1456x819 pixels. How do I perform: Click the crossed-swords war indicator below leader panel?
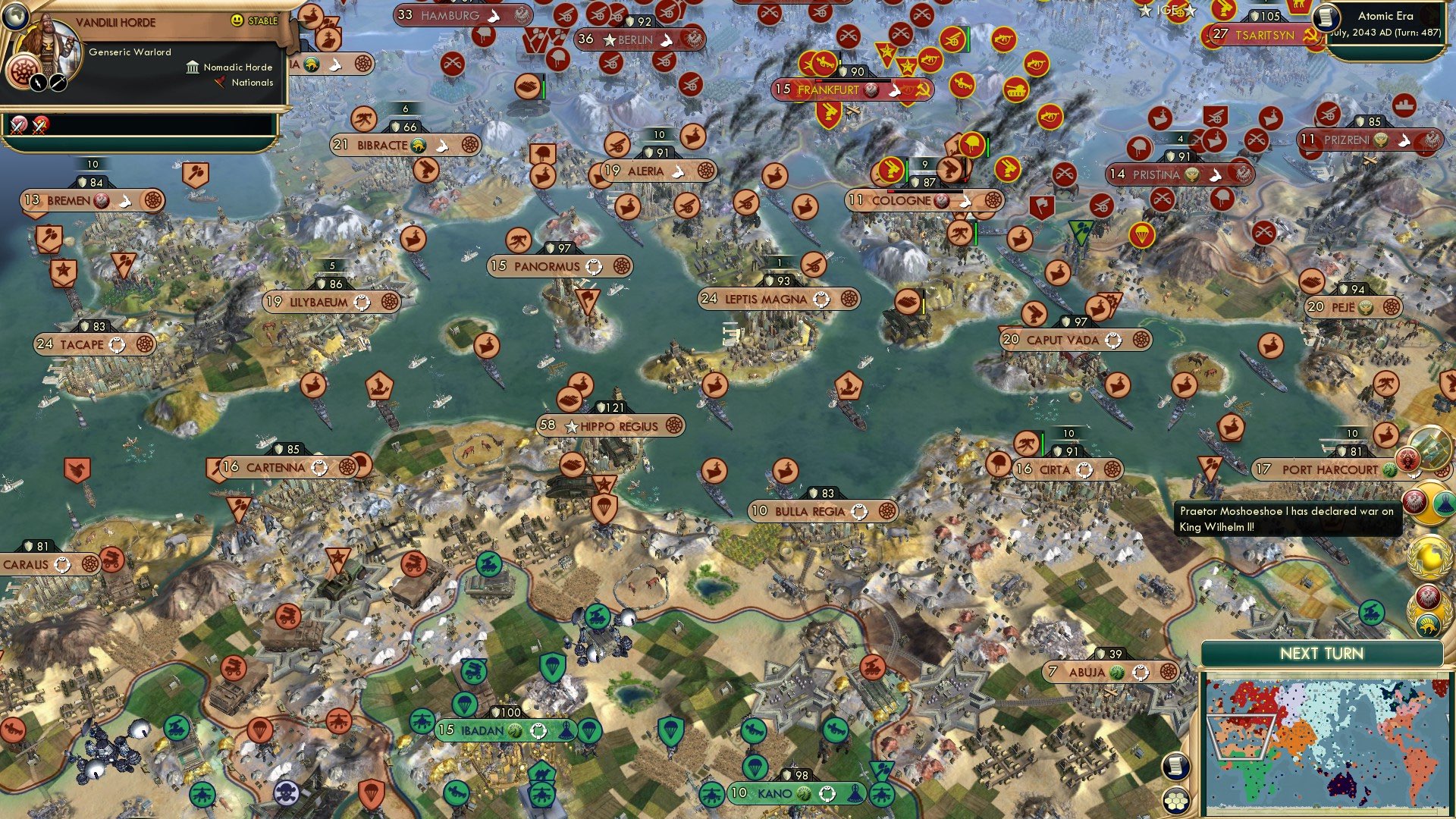(x=19, y=126)
